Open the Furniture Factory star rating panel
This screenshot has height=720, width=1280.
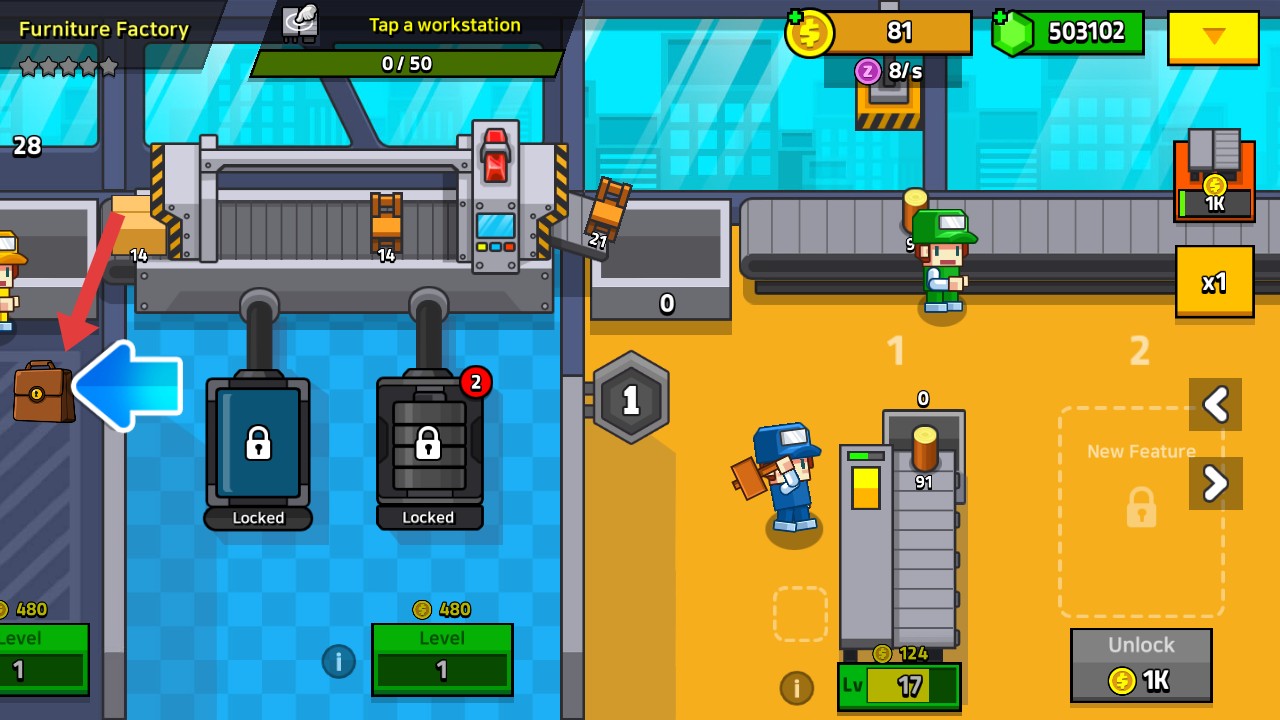[70, 67]
